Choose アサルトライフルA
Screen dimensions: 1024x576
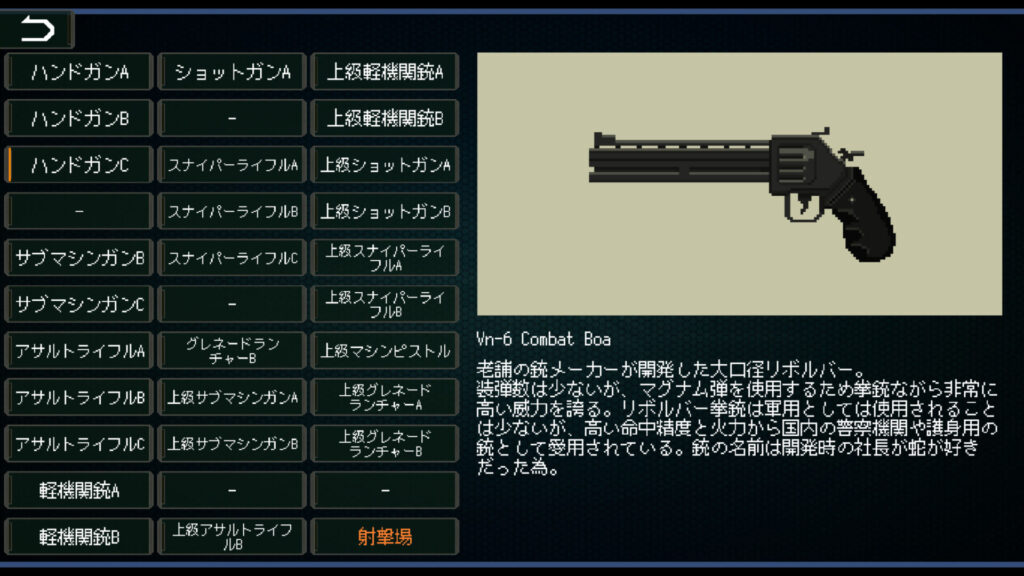point(80,351)
